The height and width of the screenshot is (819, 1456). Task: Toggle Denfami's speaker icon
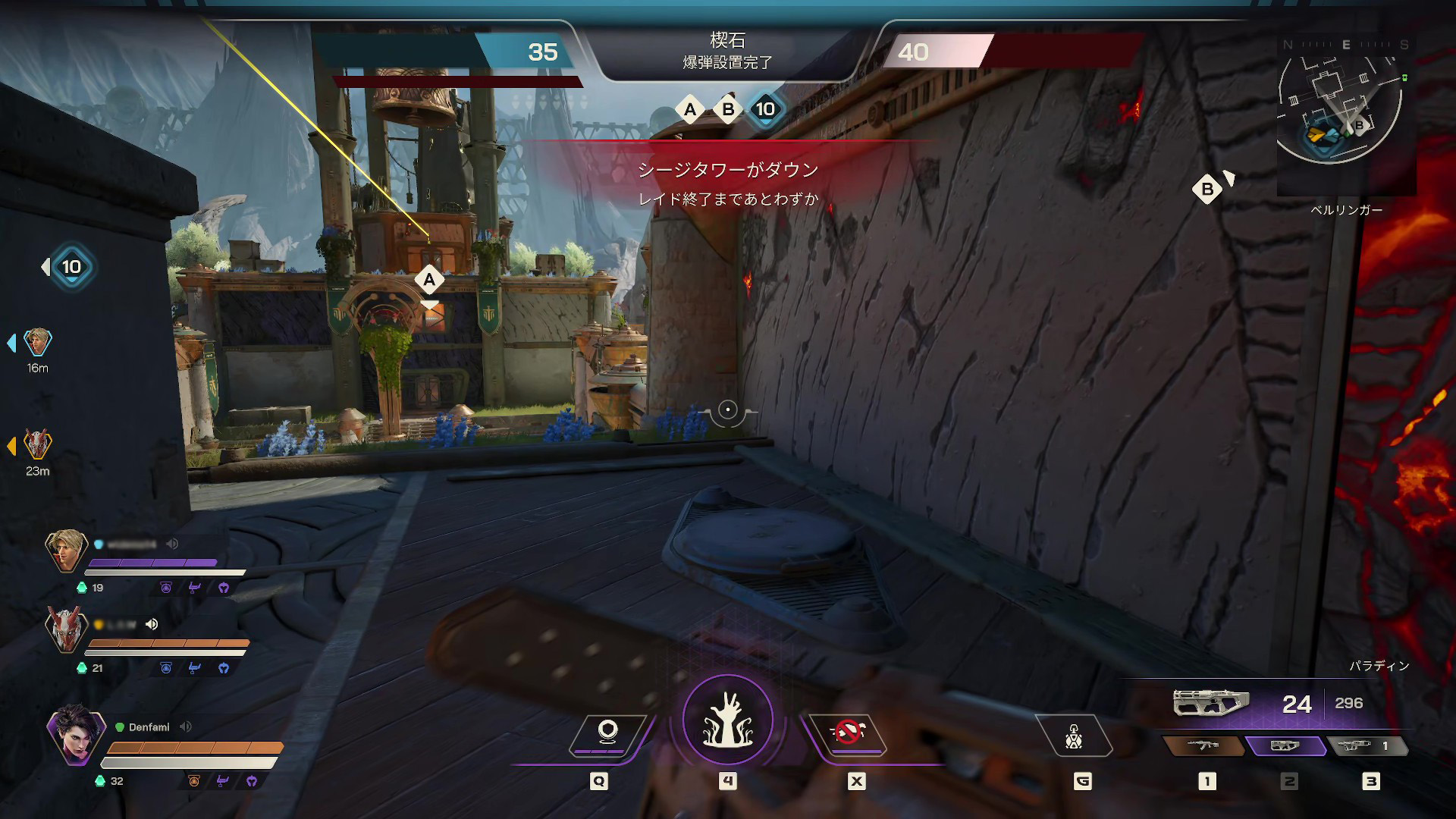pyautogui.click(x=186, y=726)
